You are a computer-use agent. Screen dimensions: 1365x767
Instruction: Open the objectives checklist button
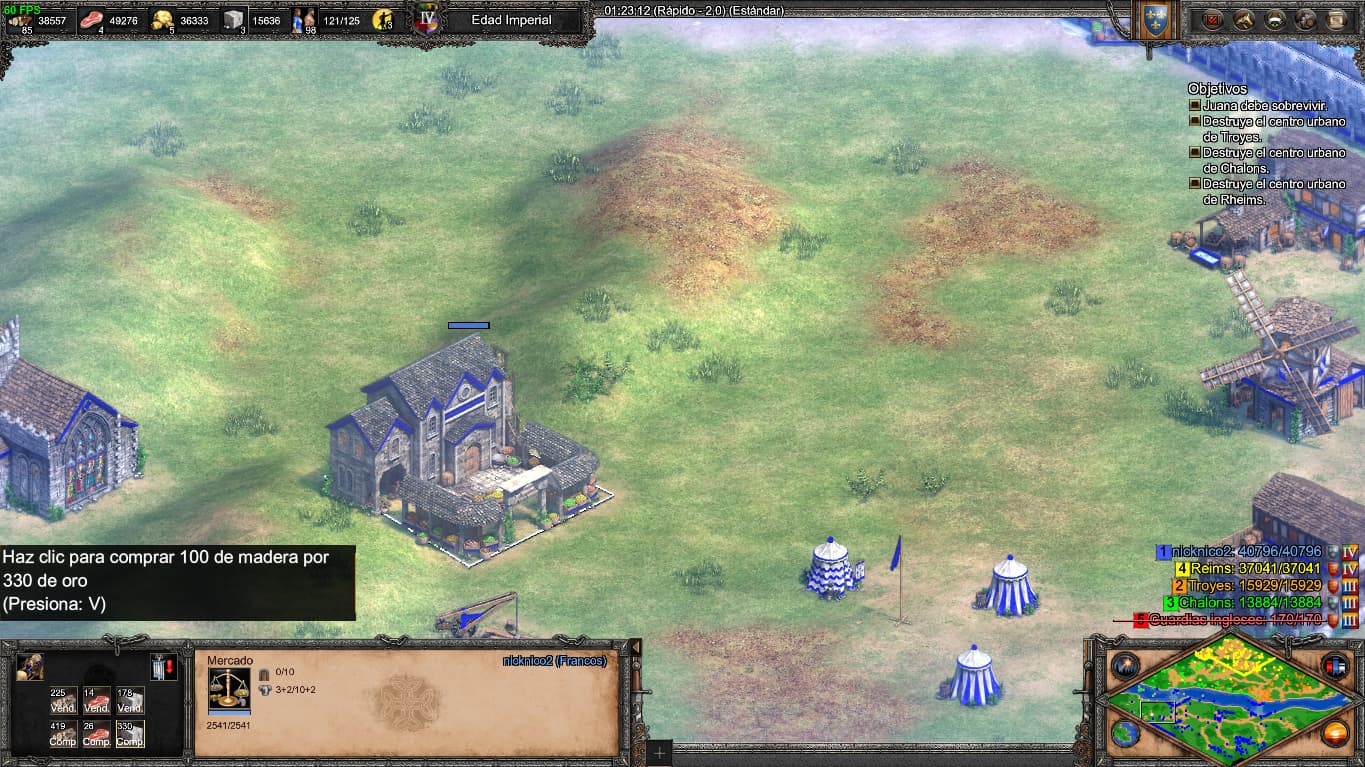point(1213,19)
